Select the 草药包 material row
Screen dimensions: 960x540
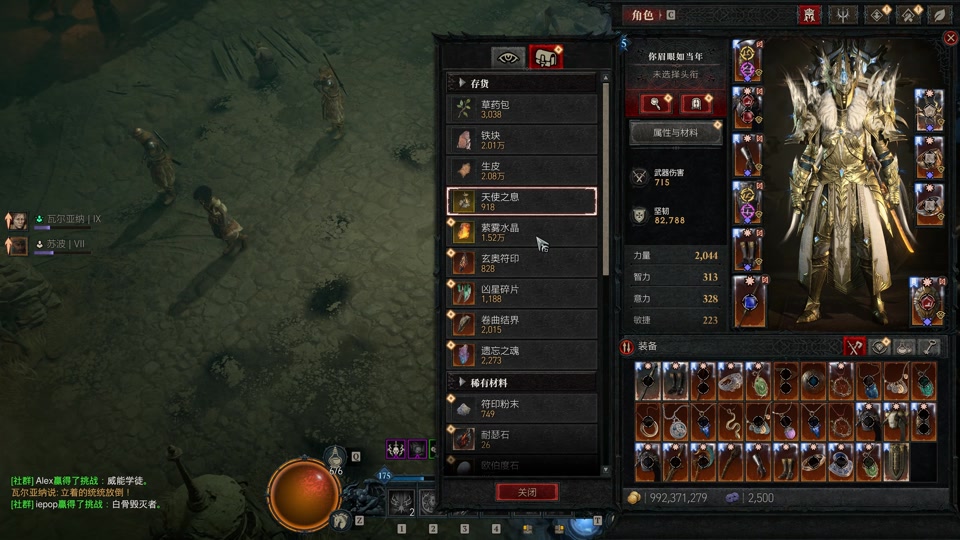522,109
